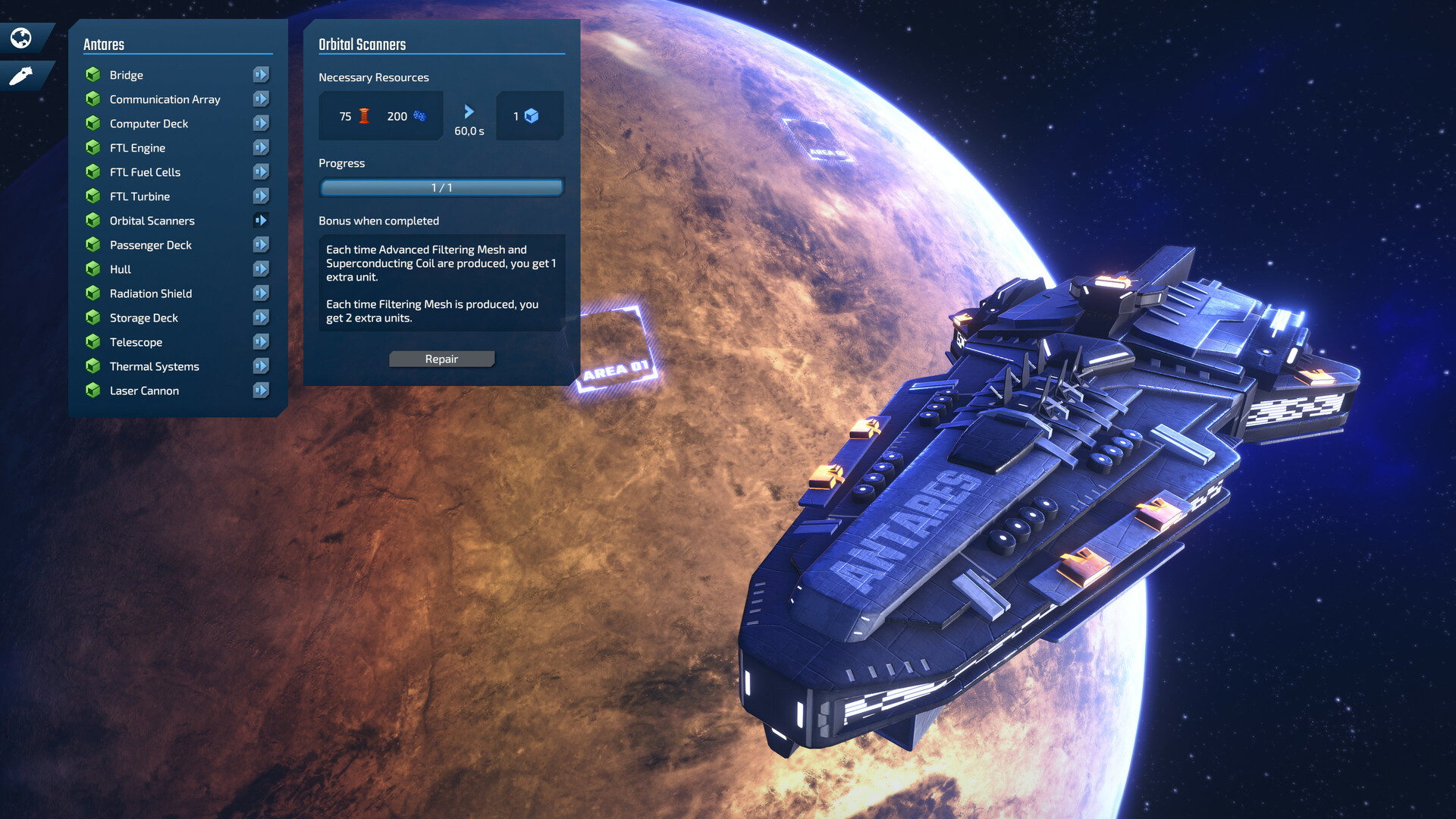Click the green cube icon beside Laser Cannon
1456x819 pixels.
click(x=93, y=391)
